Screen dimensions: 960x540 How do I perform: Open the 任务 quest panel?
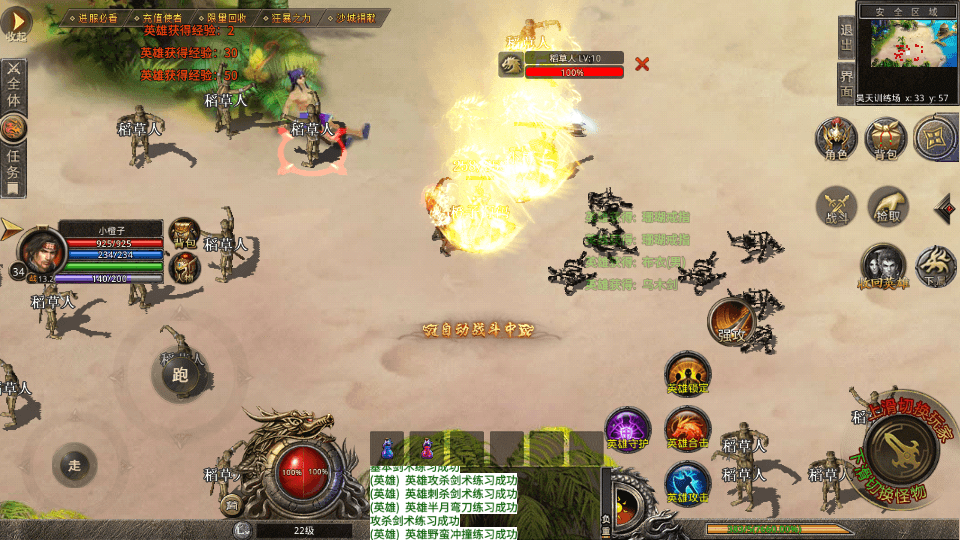tap(13, 165)
